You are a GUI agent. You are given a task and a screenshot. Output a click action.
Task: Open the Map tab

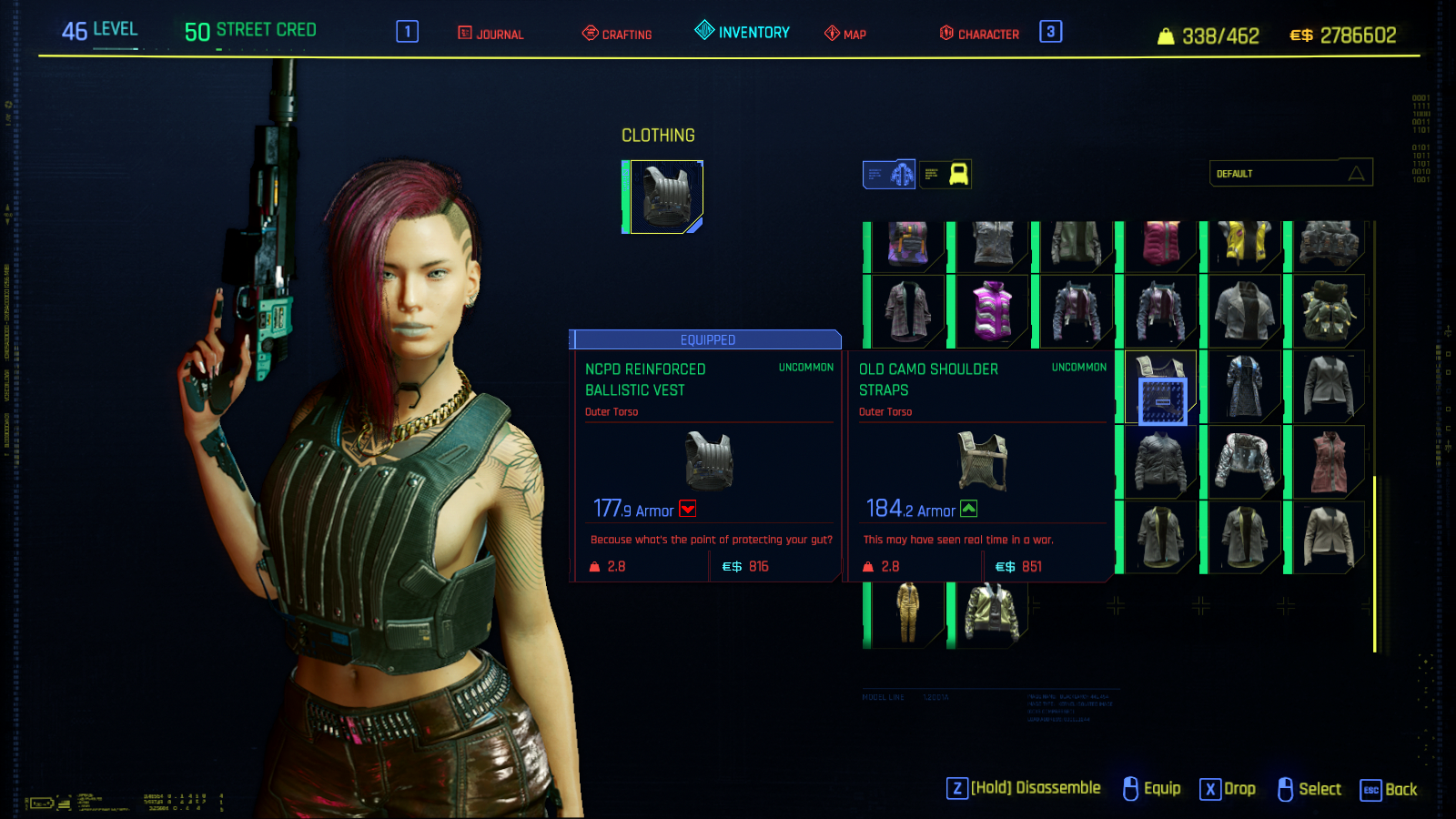click(x=844, y=34)
